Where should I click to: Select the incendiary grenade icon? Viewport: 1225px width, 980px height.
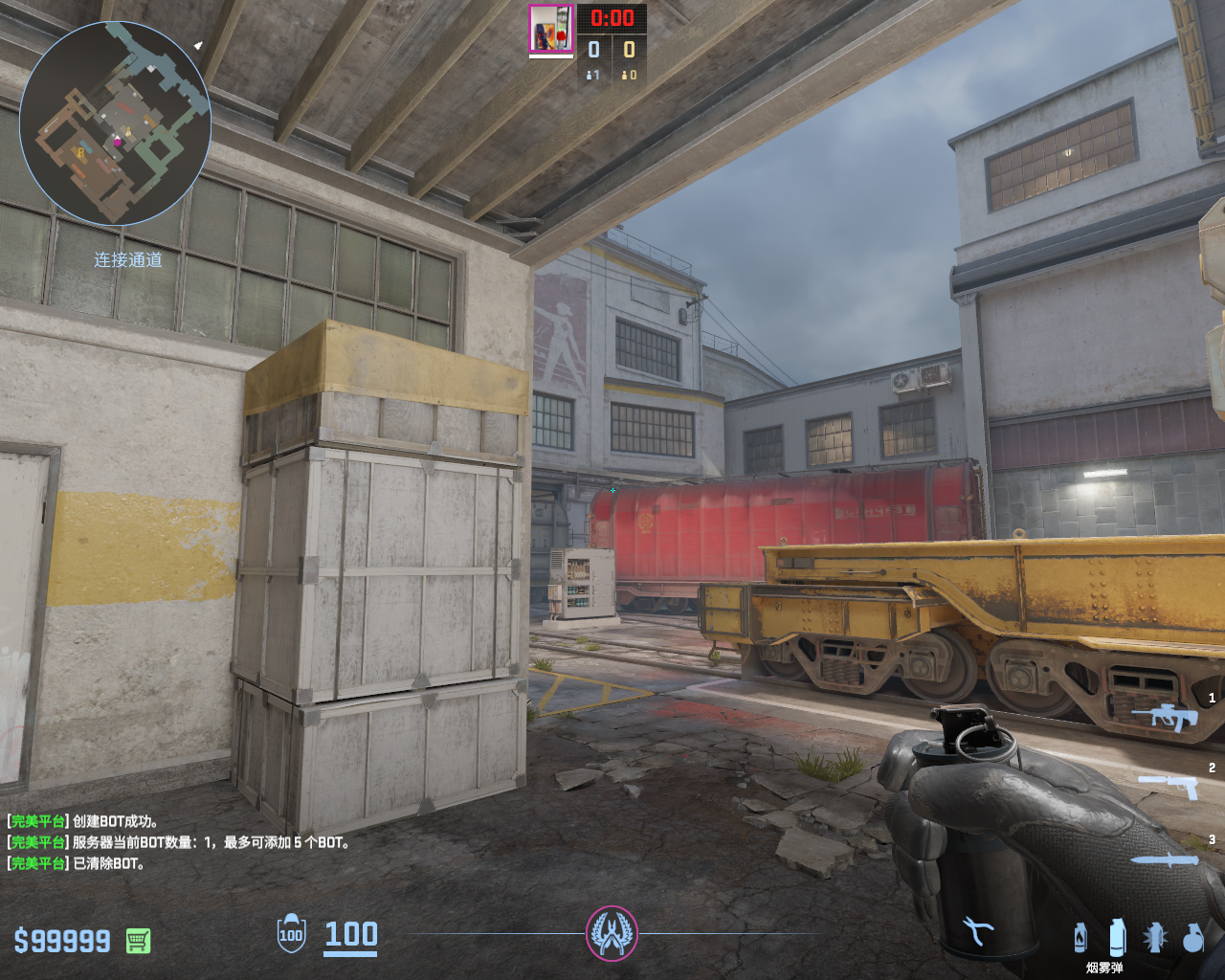click(x=1080, y=937)
